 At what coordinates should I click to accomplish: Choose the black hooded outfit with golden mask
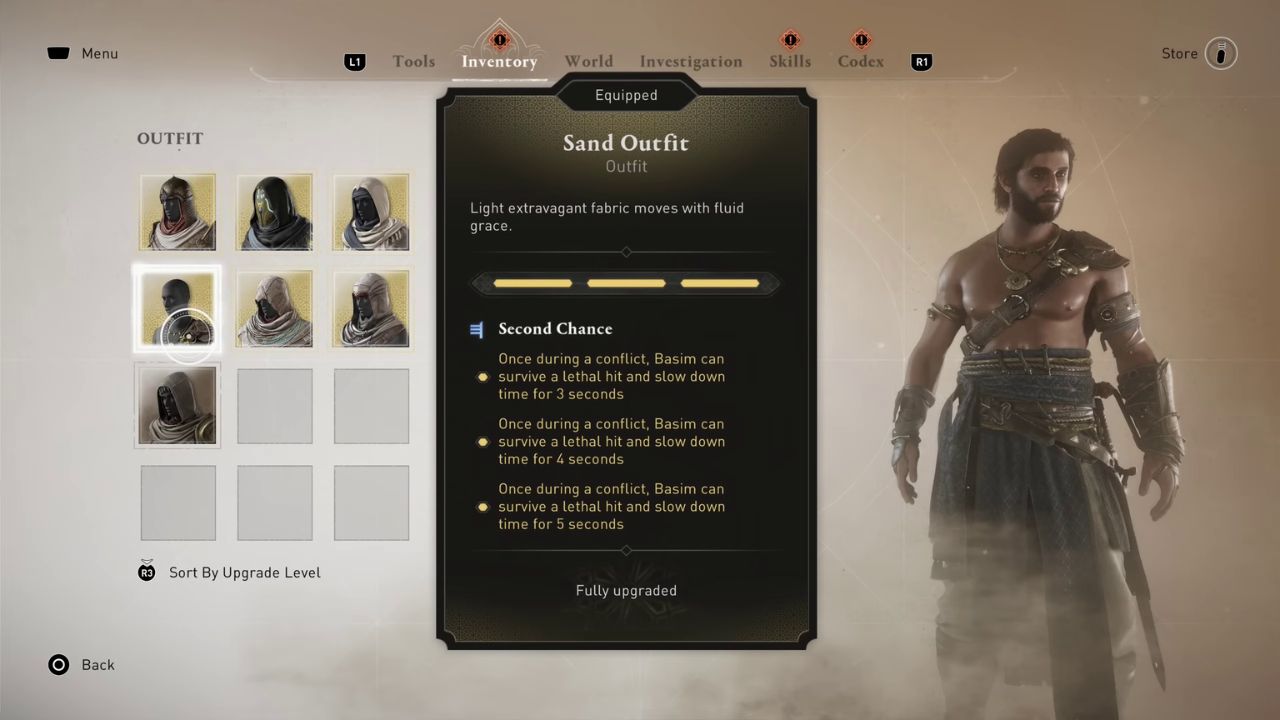tap(274, 212)
